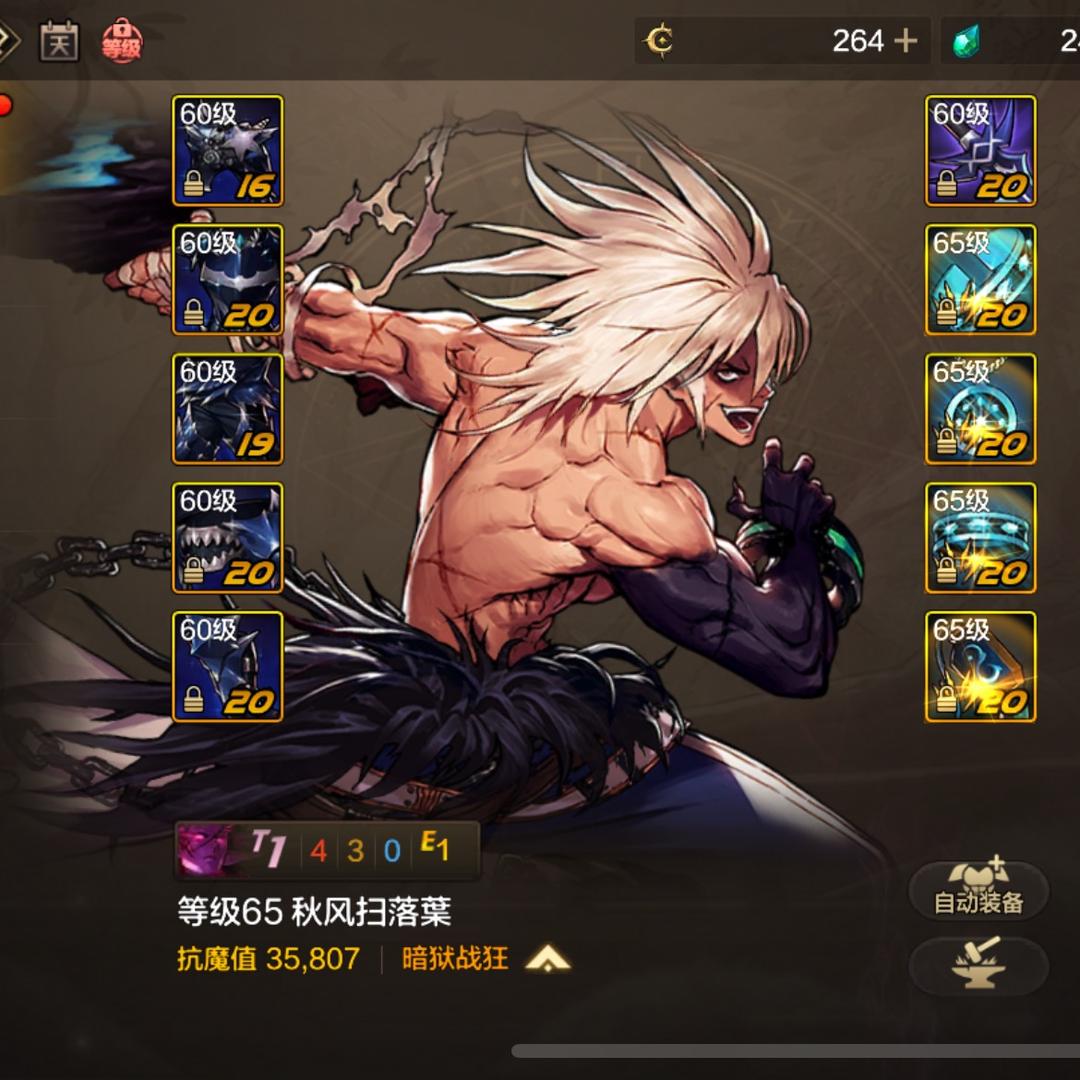Open the anvil and hammer forge button
Viewport: 1080px width, 1080px height.
tap(978, 966)
